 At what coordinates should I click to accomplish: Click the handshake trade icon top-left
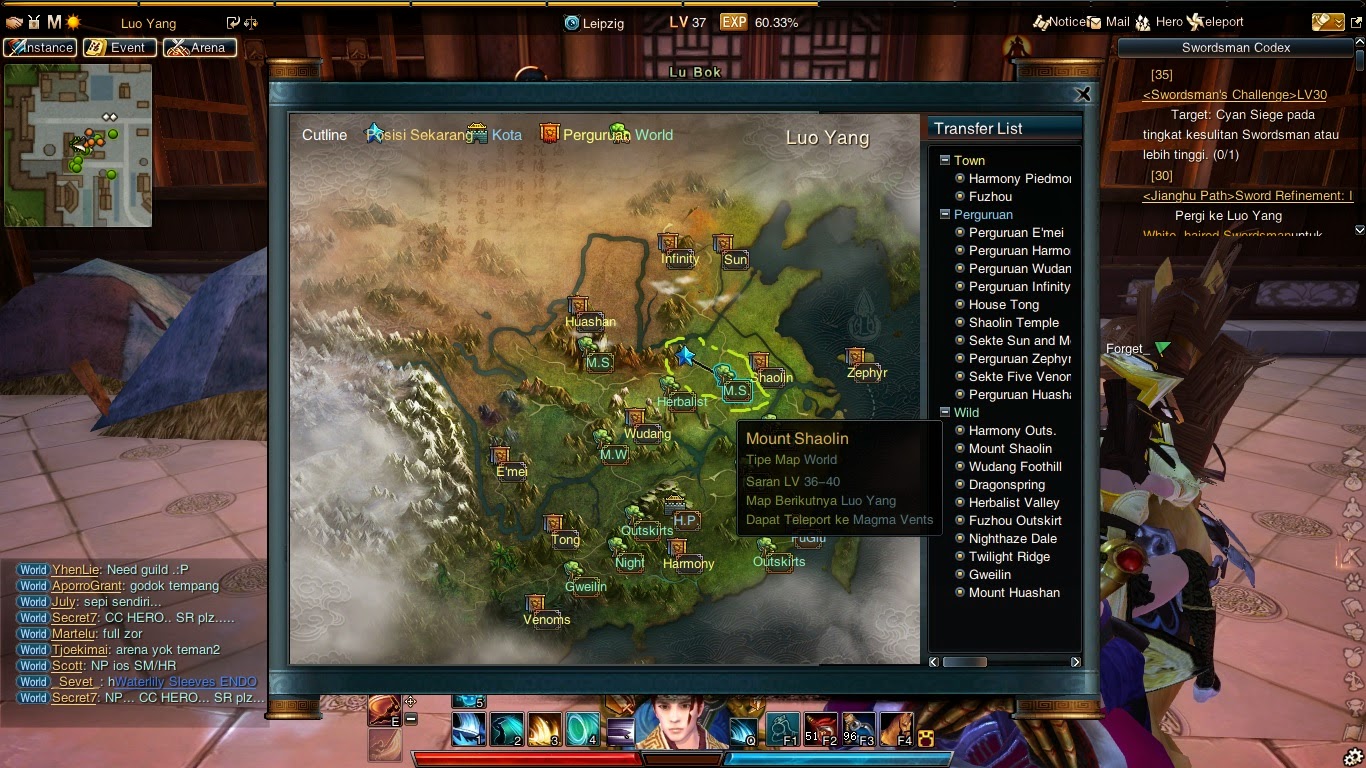coord(13,22)
